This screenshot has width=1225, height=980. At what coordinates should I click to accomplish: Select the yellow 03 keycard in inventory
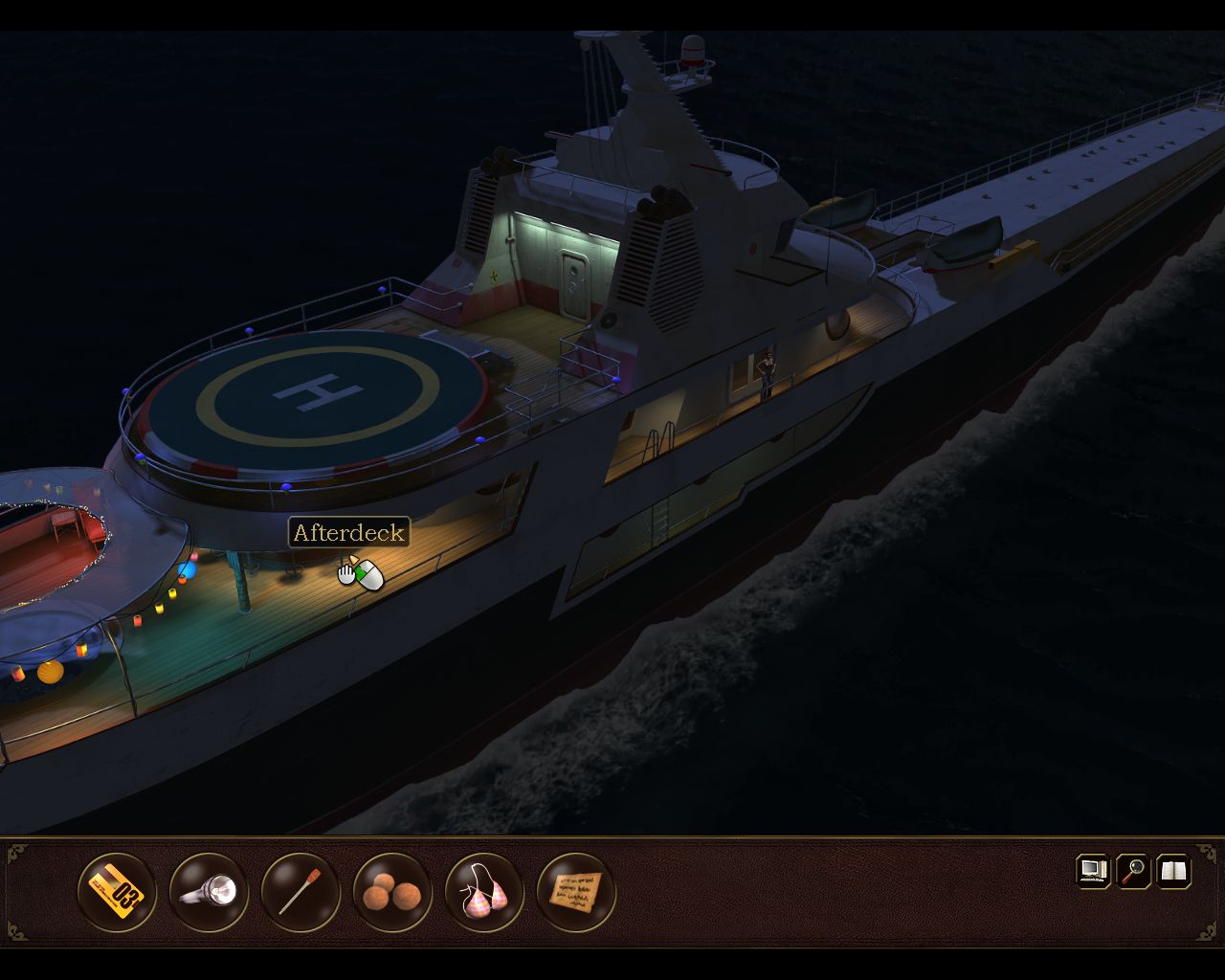click(x=117, y=892)
